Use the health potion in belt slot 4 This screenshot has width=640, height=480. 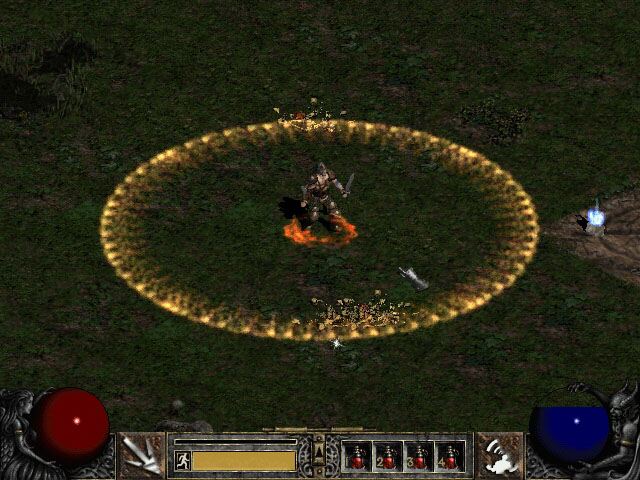(451, 456)
